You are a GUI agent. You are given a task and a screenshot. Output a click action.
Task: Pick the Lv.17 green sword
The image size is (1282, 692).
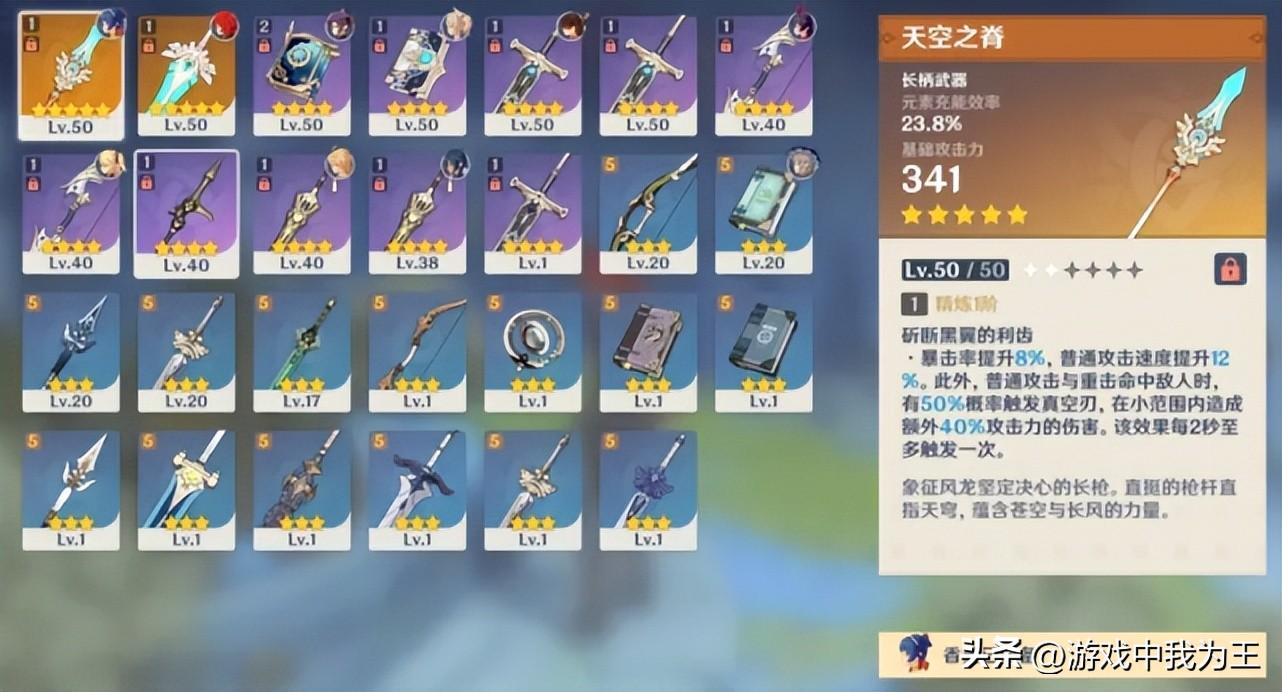302,350
